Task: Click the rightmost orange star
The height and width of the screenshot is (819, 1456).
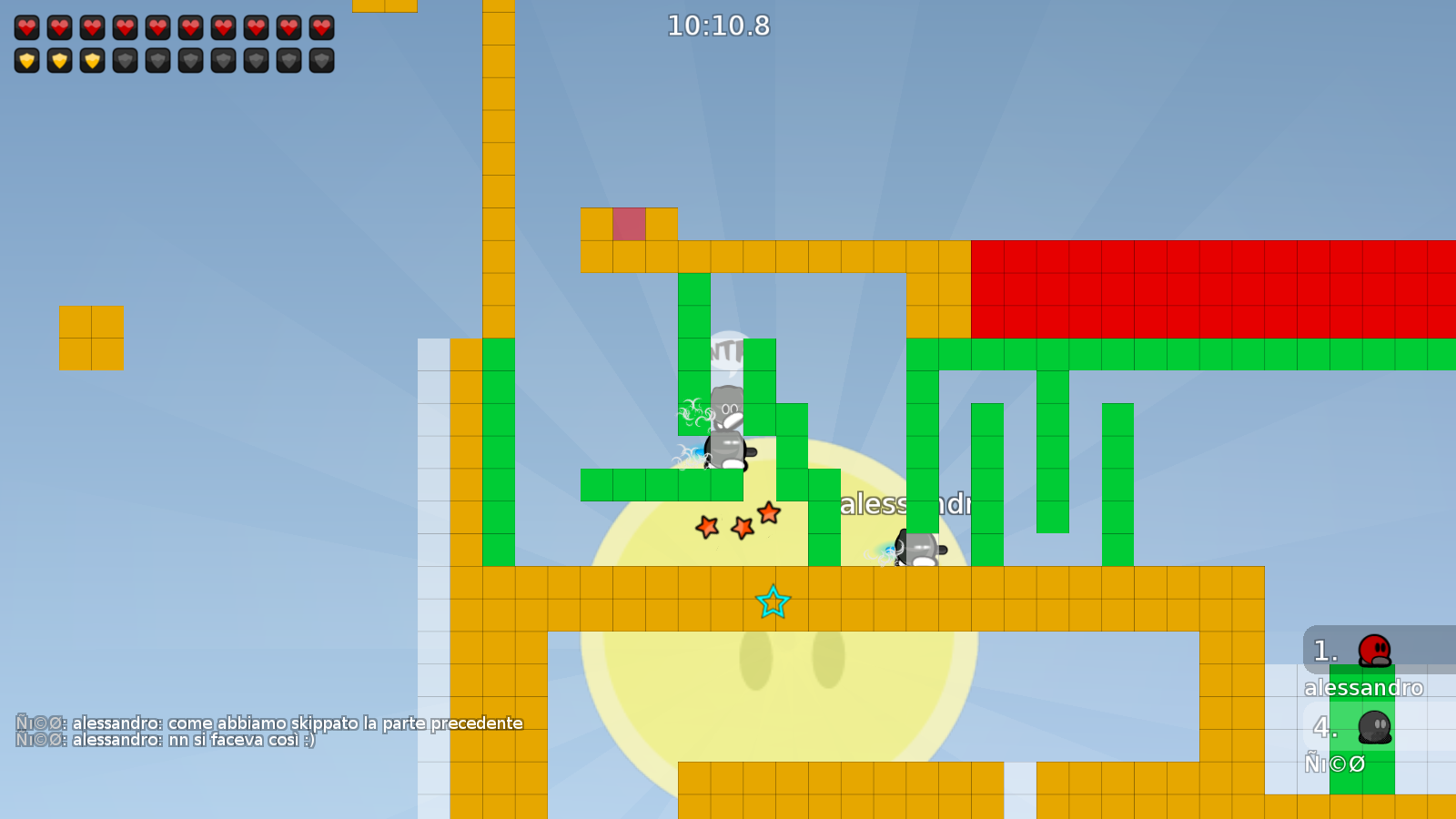Action: (770, 514)
